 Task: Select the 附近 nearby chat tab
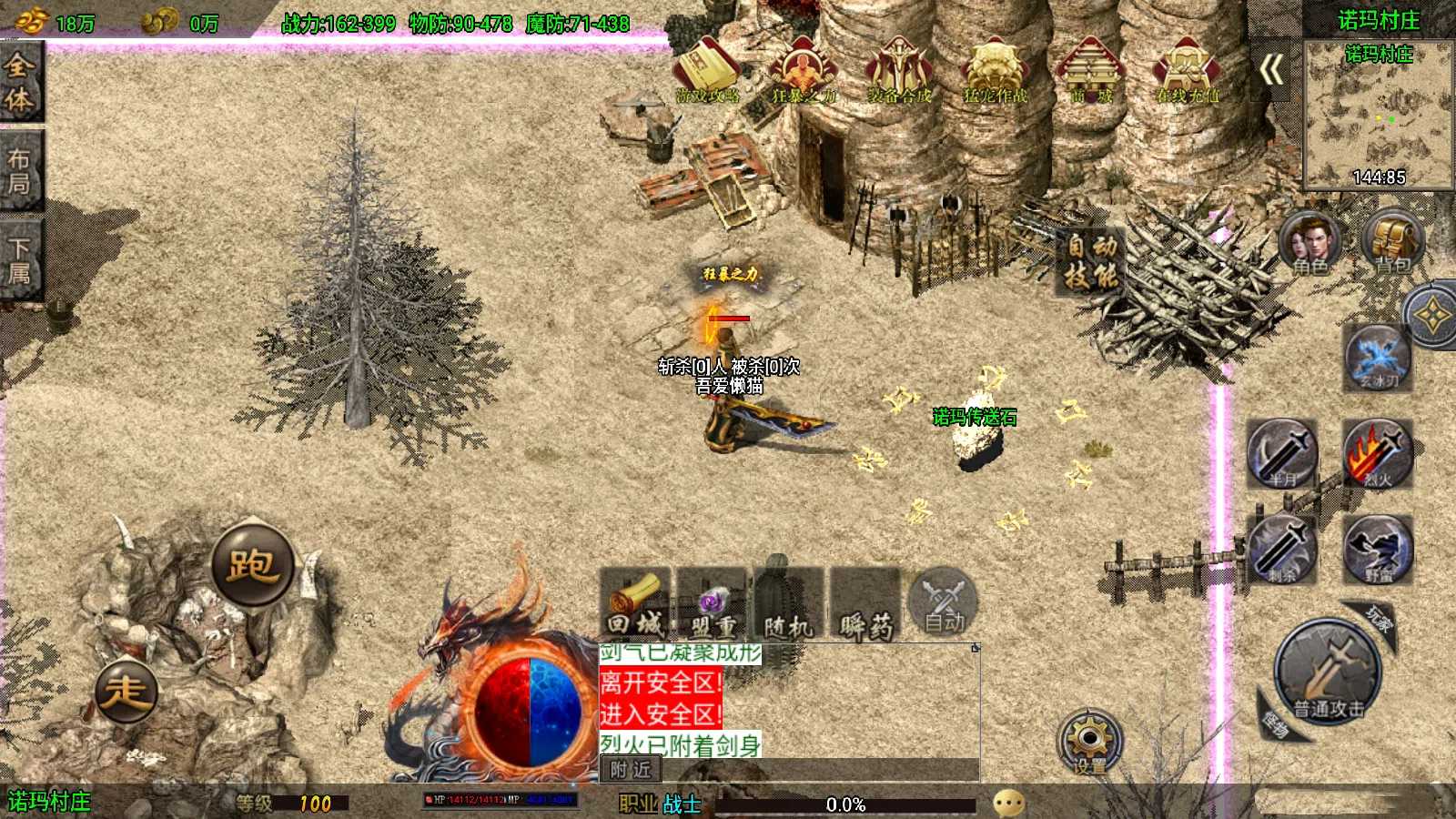coord(631,770)
